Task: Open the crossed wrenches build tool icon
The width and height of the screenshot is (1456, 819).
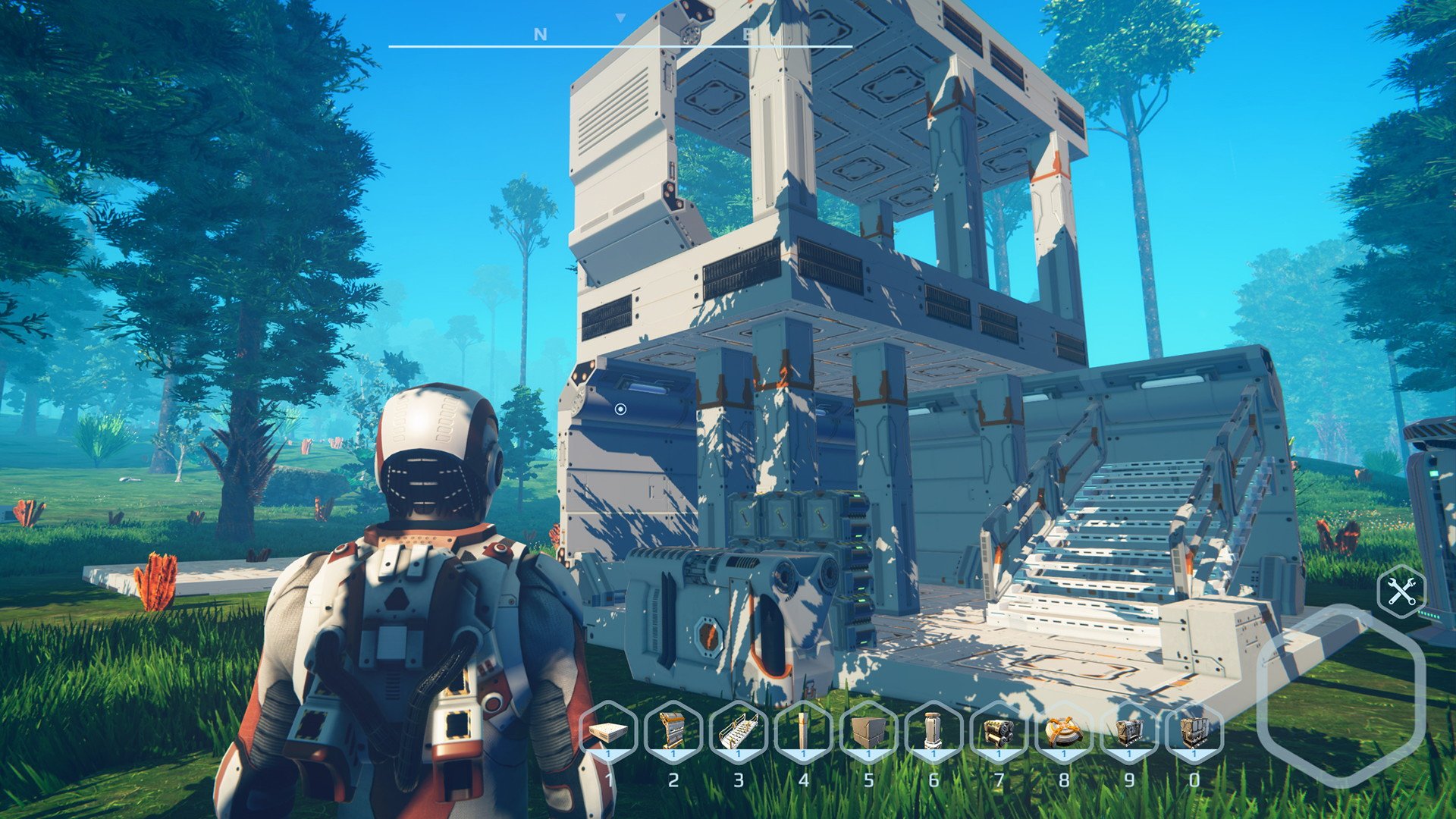Action: [1401, 591]
